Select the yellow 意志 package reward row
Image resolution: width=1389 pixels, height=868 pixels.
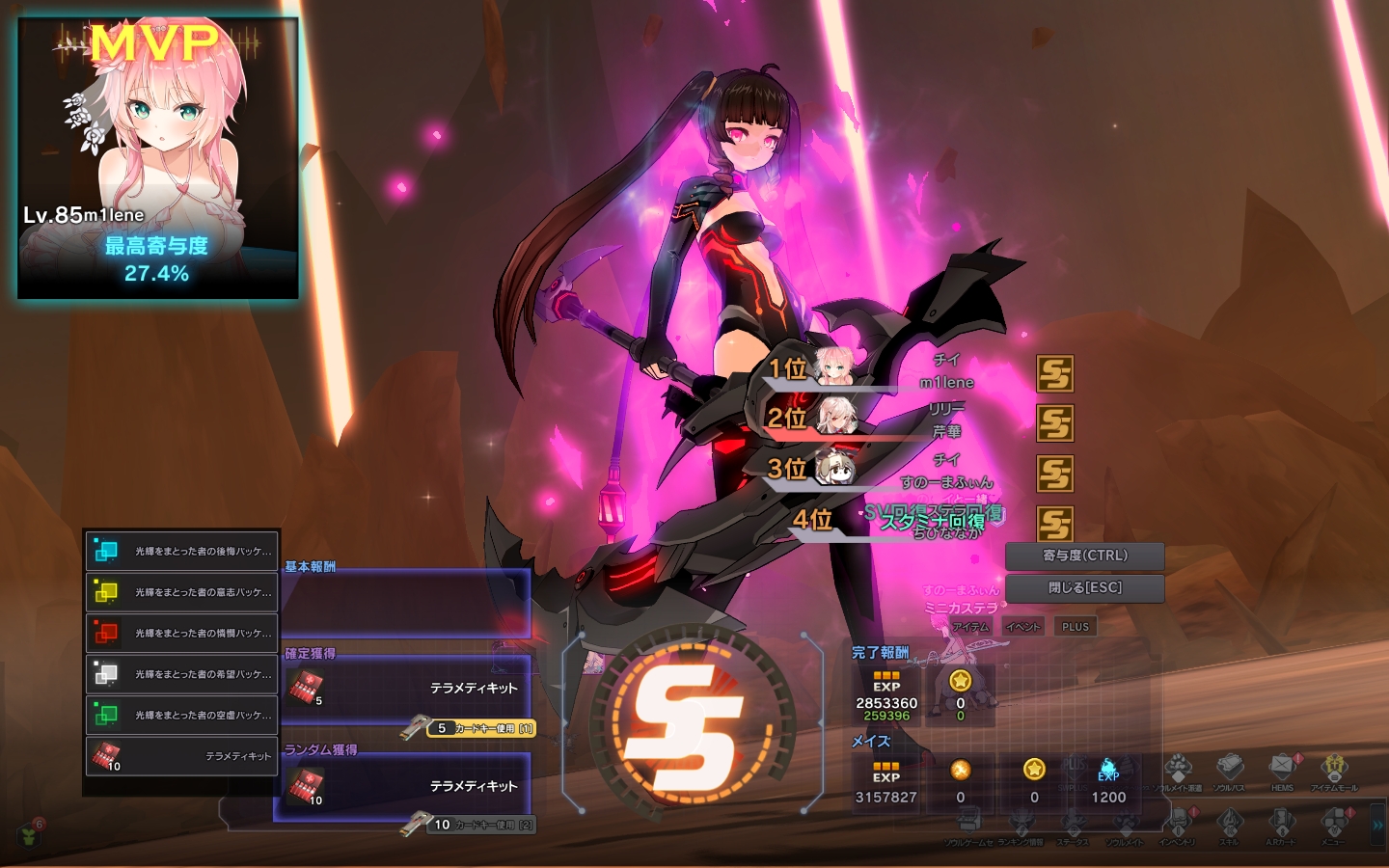181,592
